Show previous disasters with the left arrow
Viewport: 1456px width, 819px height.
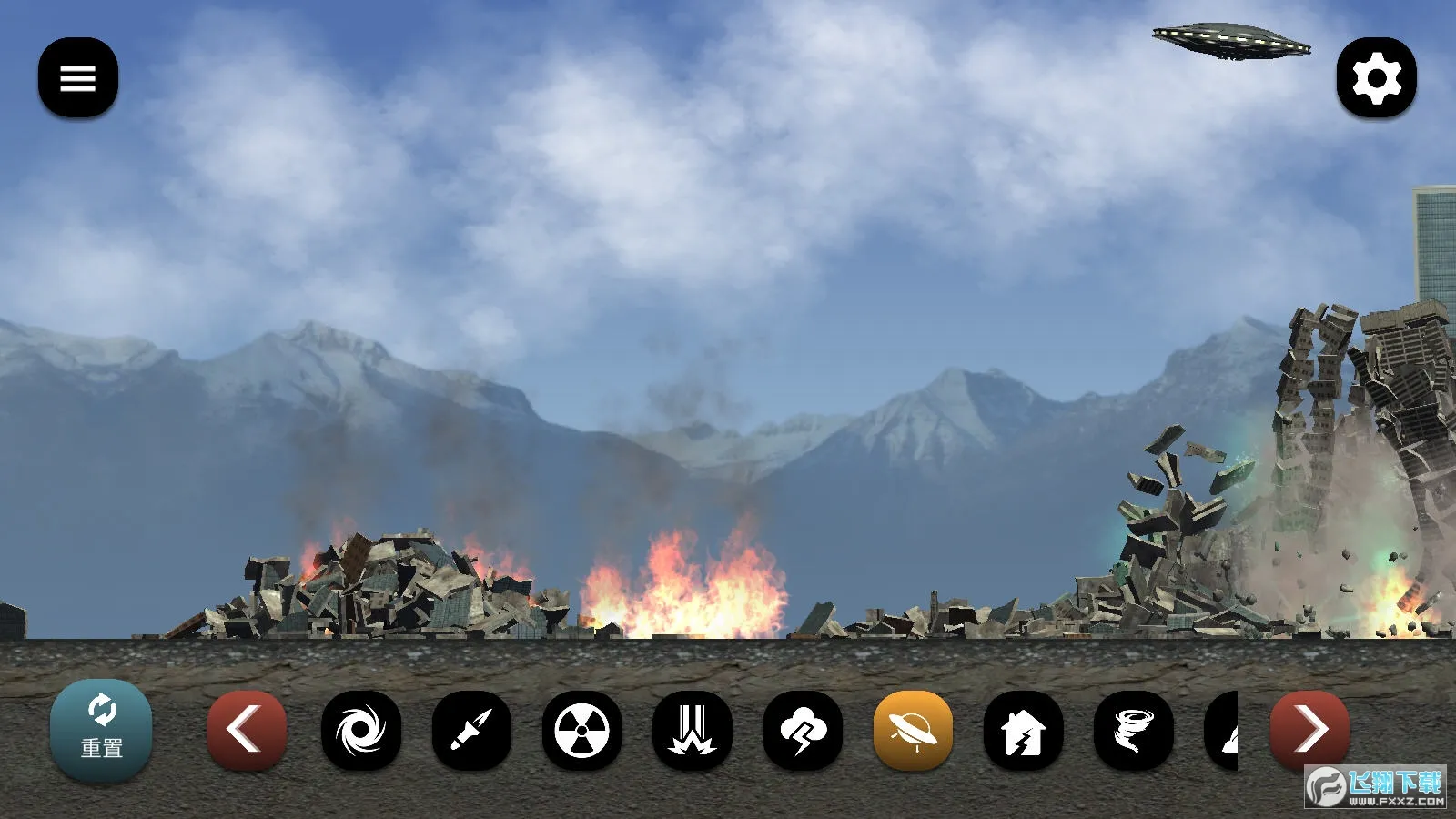click(247, 730)
